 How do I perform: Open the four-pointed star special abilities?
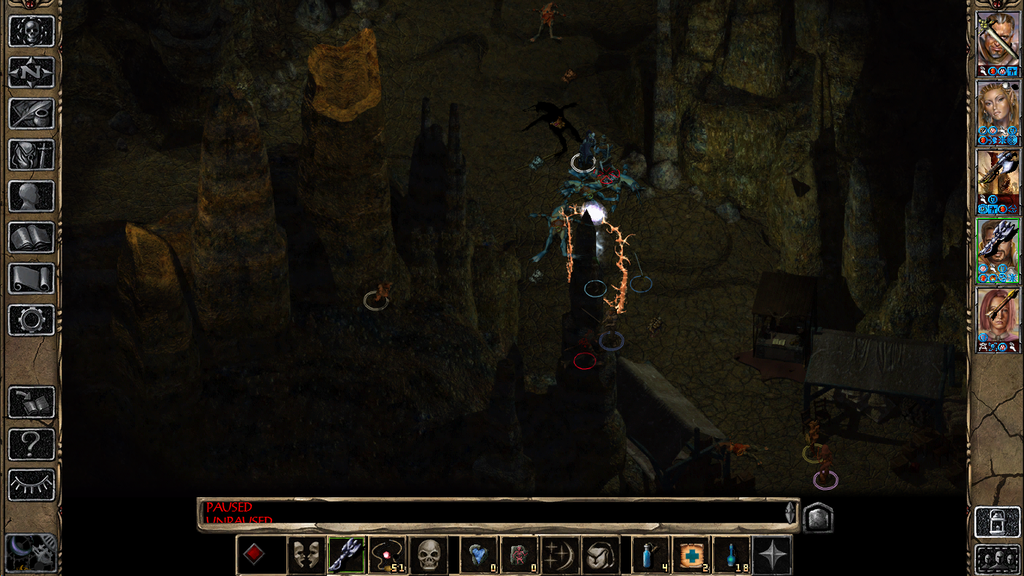773,555
